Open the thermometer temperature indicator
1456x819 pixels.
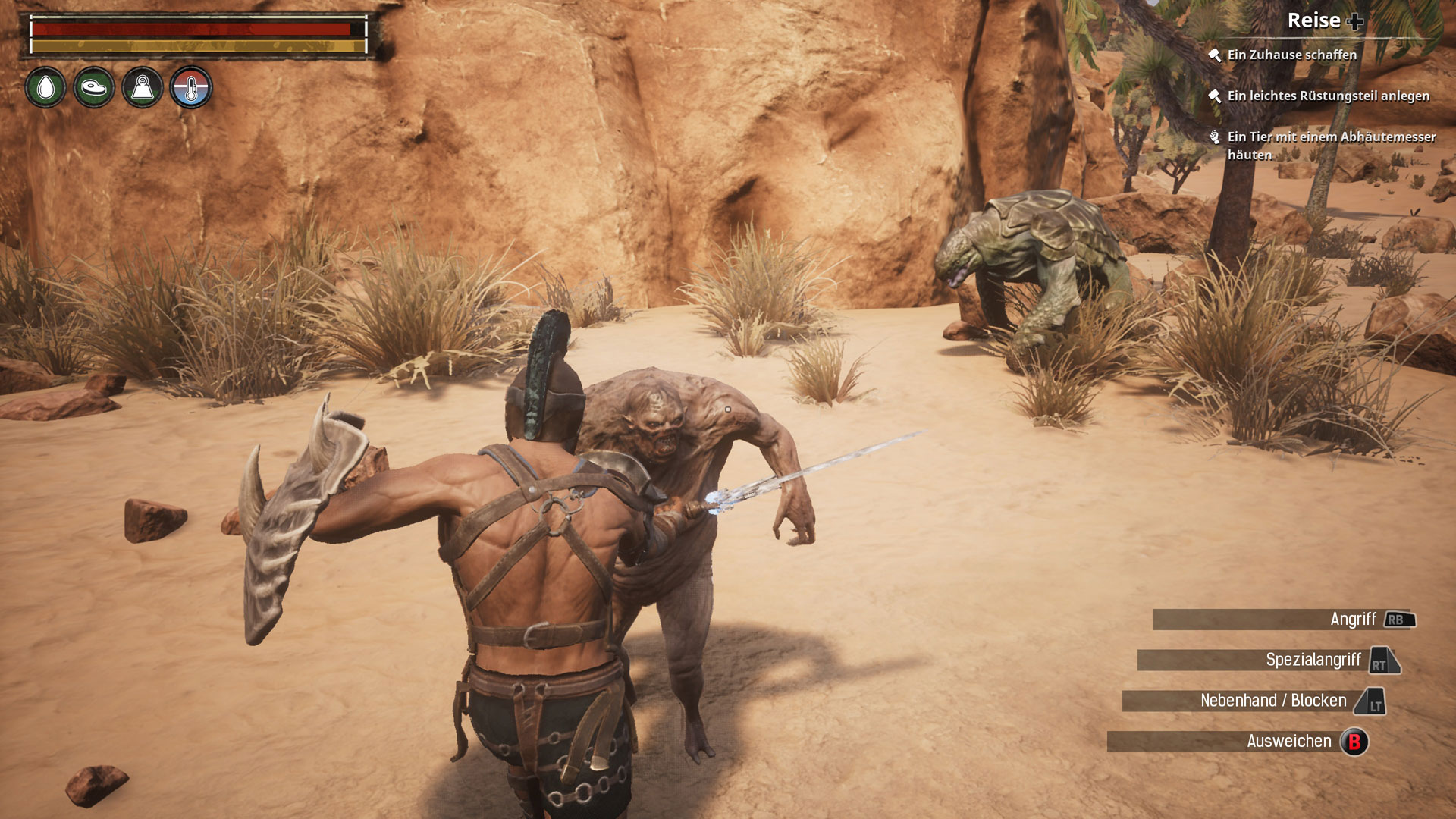191,88
